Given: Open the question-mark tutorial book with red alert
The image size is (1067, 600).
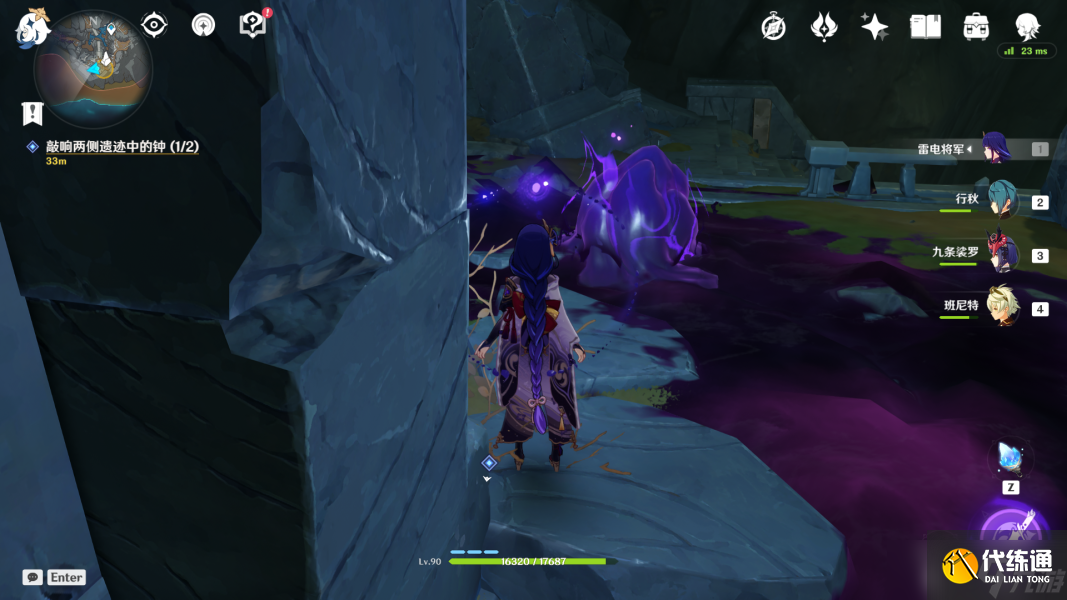Looking at the screenshot, I should click(253, 25).
